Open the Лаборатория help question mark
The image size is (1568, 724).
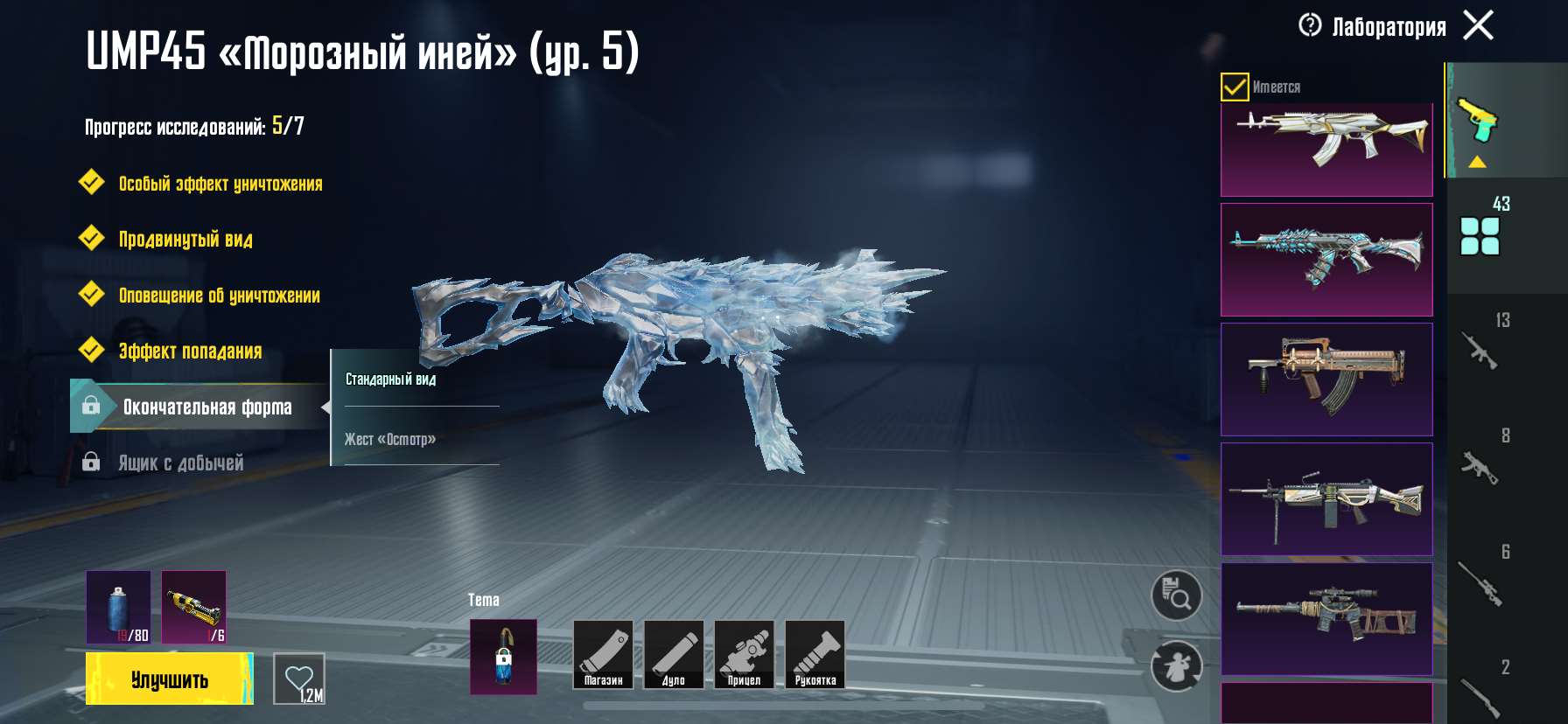coord(1310,25)
